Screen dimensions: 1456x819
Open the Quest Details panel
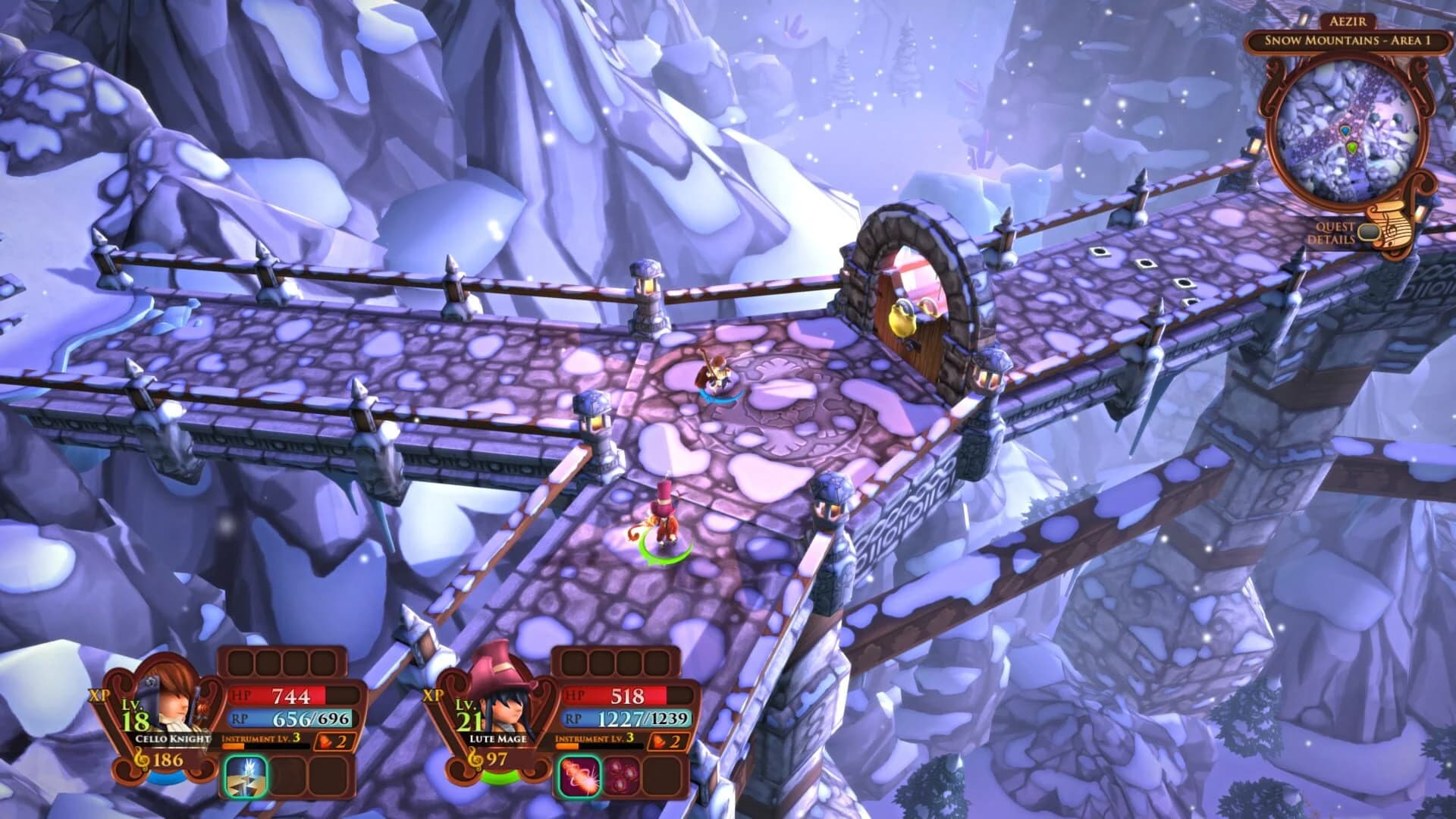click(1333, 231)
